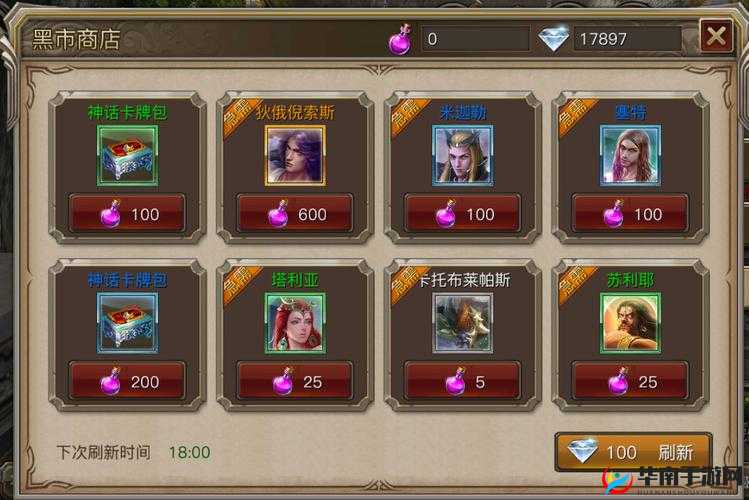Select the 狄俄倪索斯 card portrait
Viewport: 749px width, 500px height.
point(295,155)
